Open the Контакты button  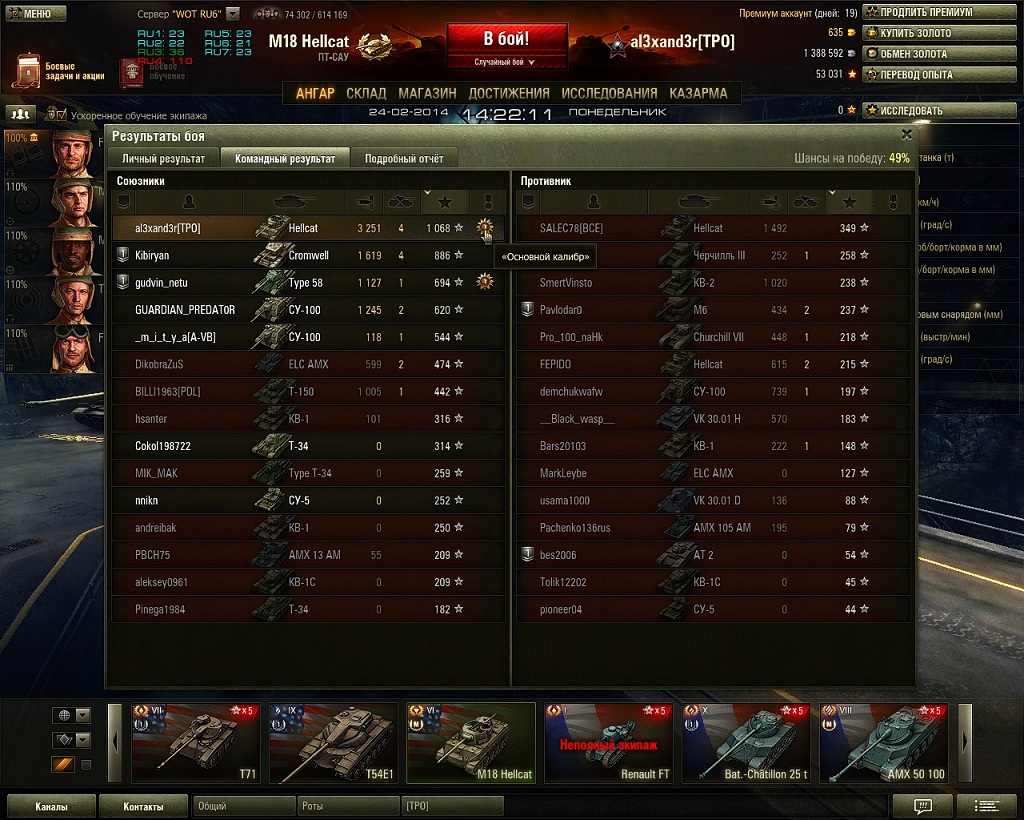click(144, 805)
